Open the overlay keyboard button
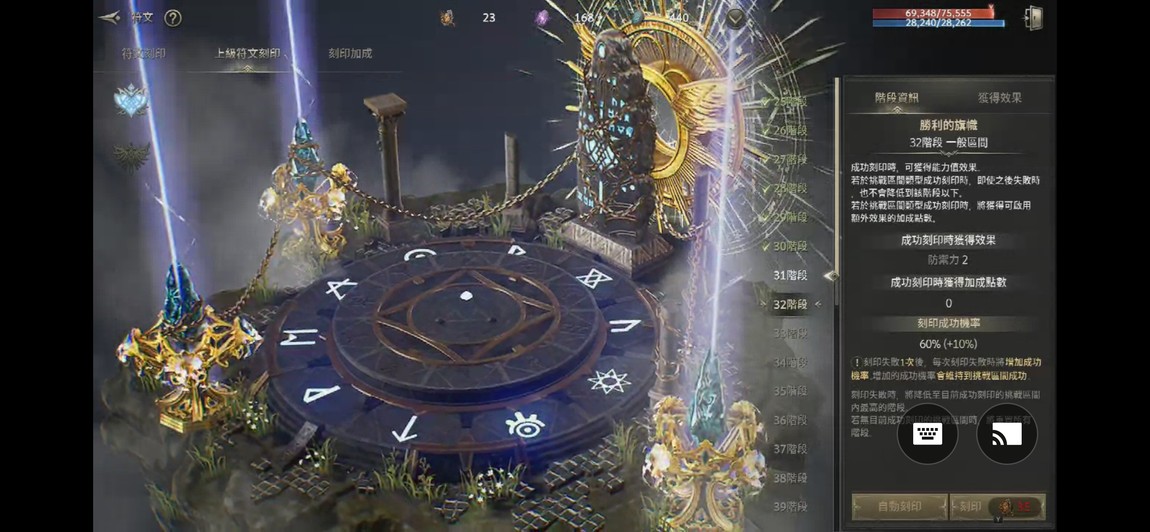The width and height of the screenshot is (1150, 532). tap(927, 434)
